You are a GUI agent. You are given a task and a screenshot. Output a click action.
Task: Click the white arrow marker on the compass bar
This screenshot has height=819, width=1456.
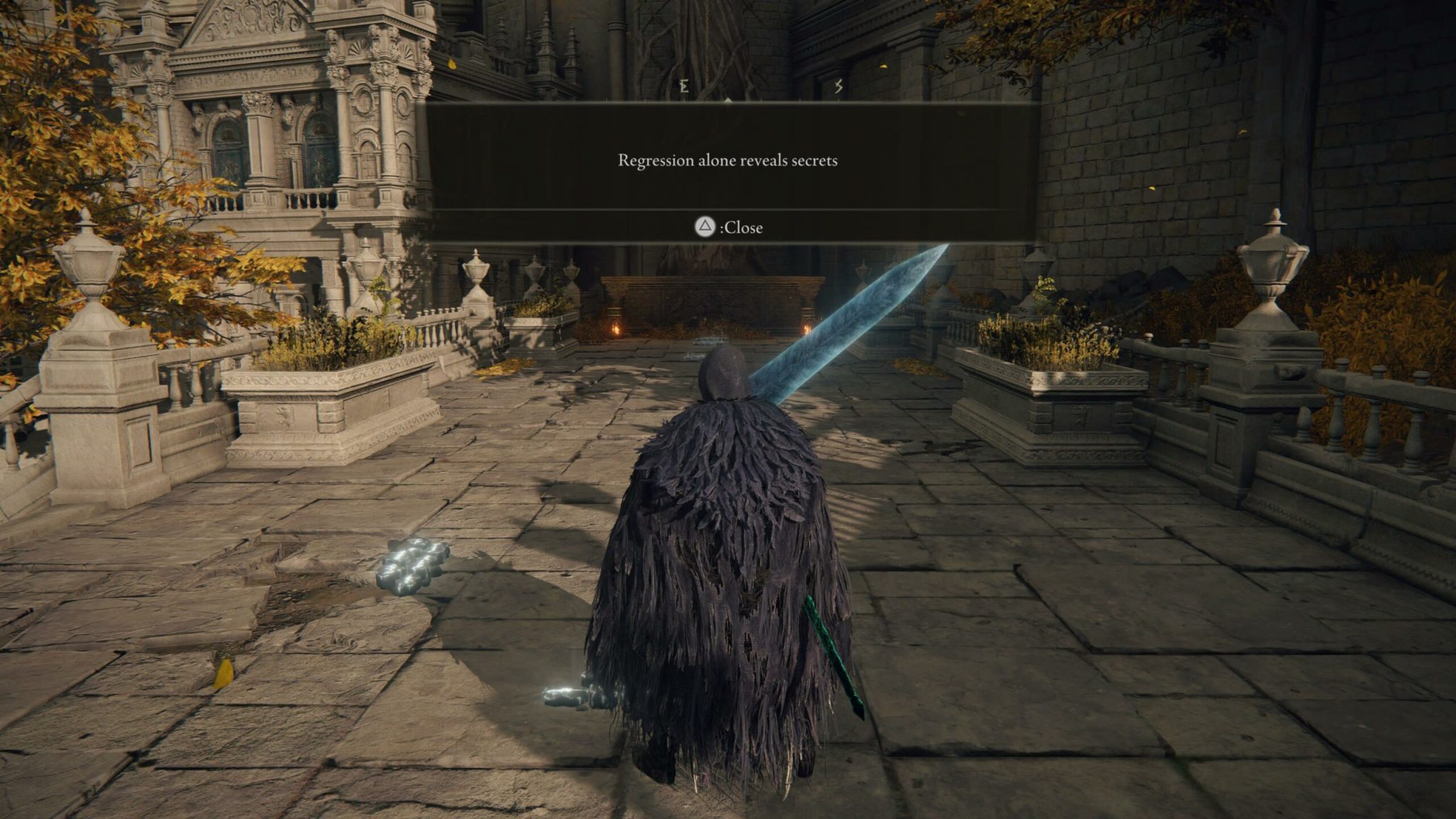727,100
